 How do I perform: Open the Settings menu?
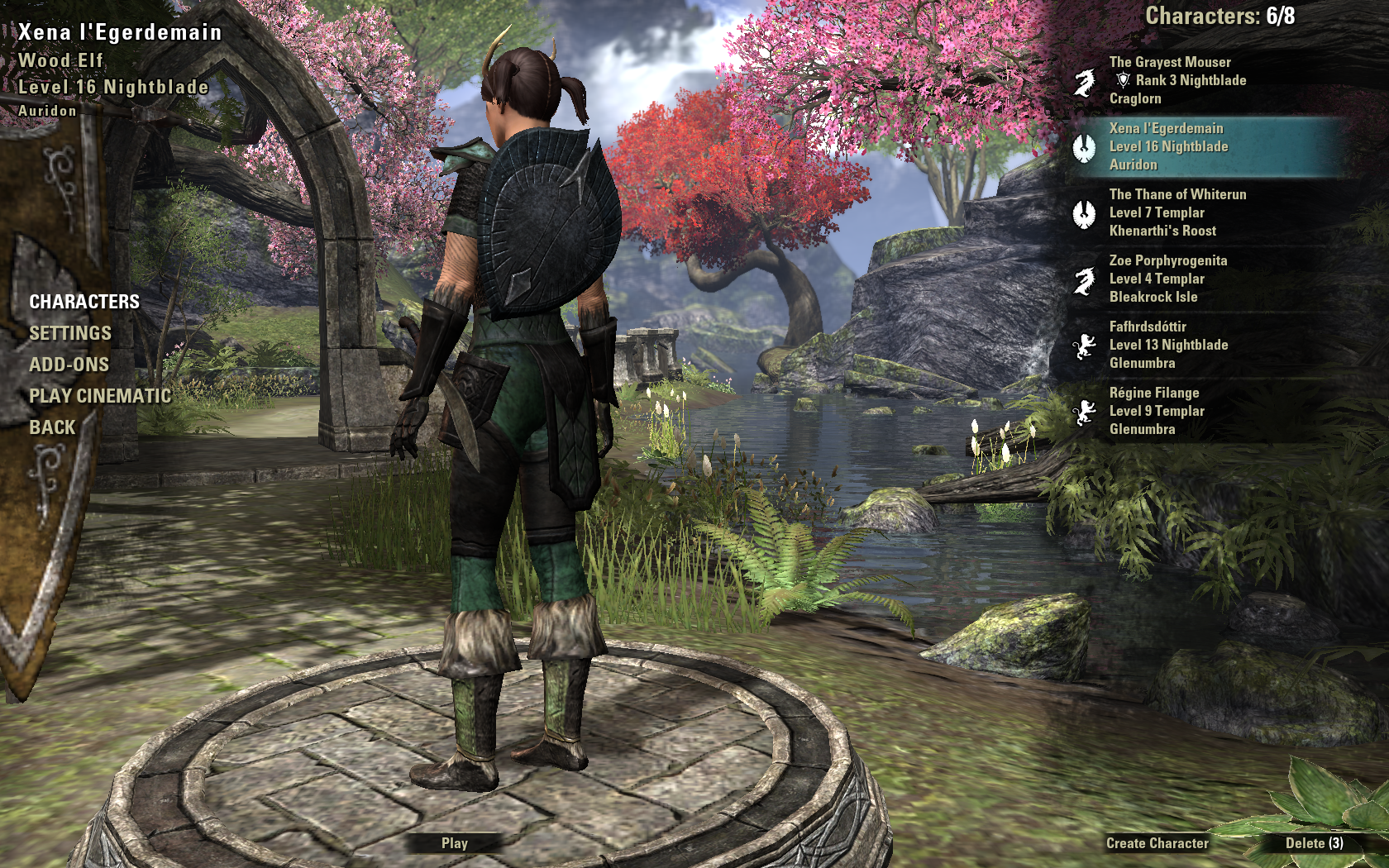[x=70, y=333]
